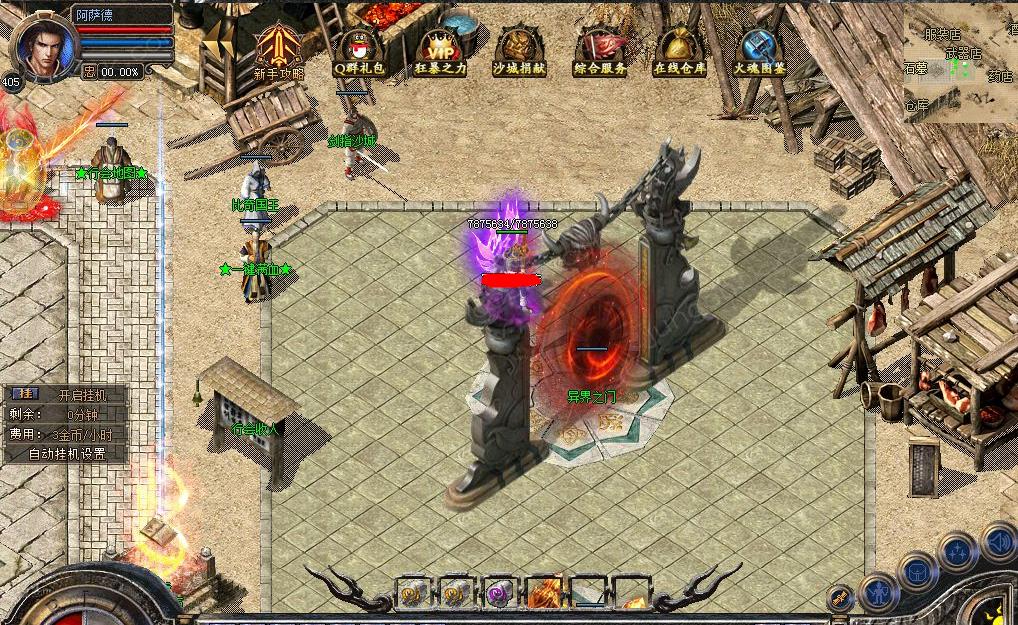Toggle sound with the speaker button
This screenshot has width=1018, height=625.
(x=997, y=544)
